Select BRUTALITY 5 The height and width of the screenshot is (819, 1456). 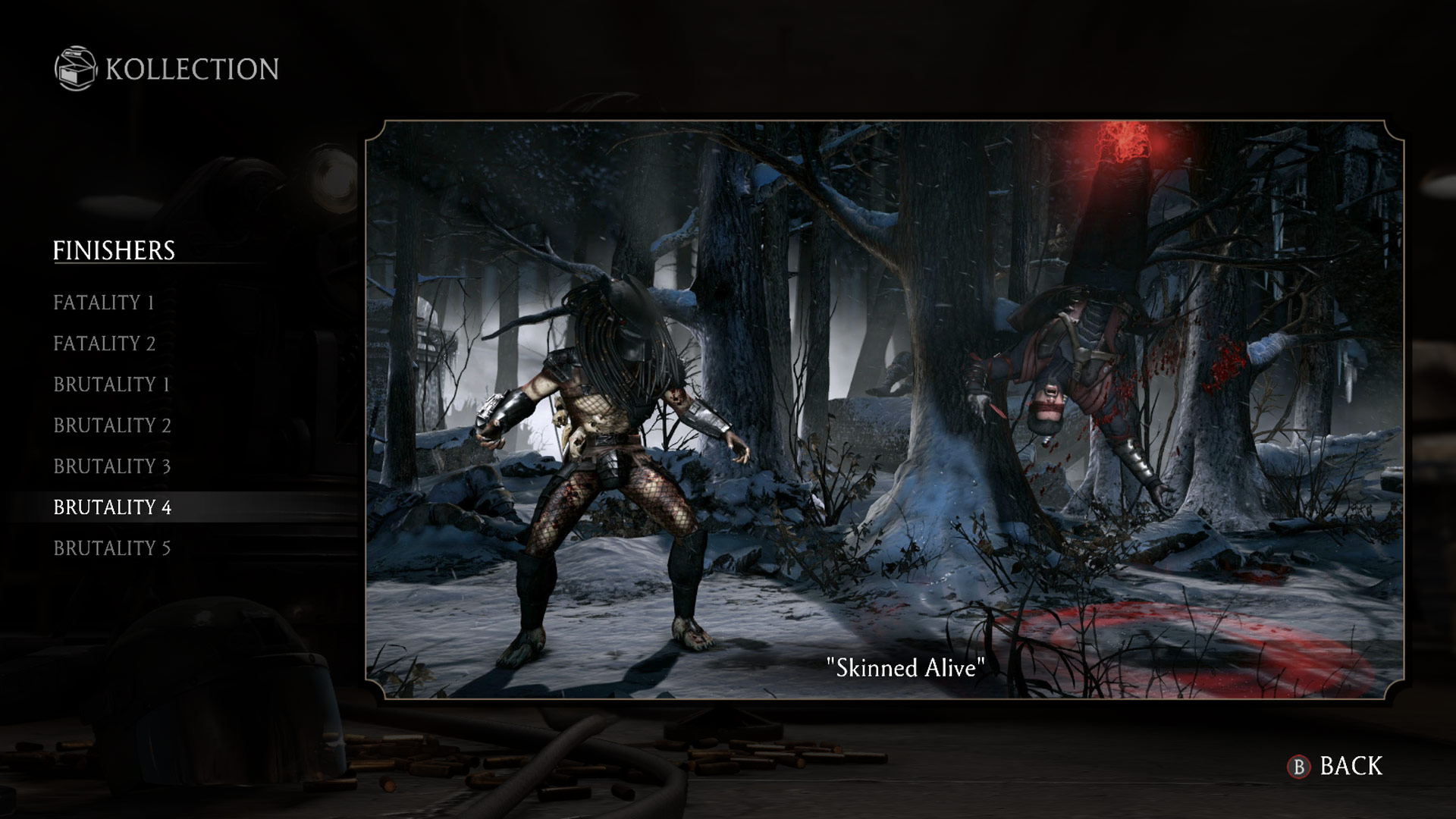[x=111, y=548]
